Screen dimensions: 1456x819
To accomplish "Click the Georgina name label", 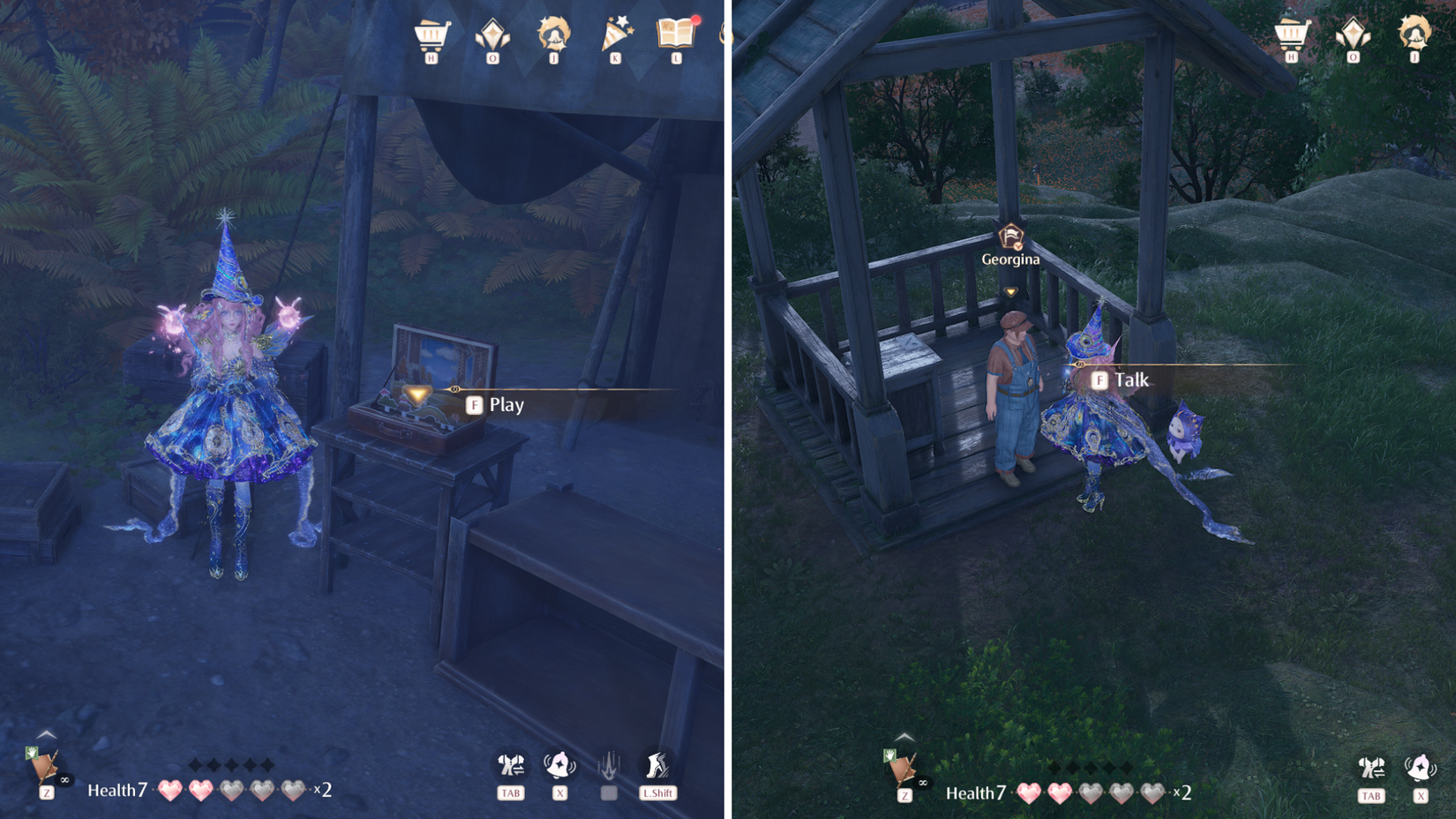I will (1009, 259).
